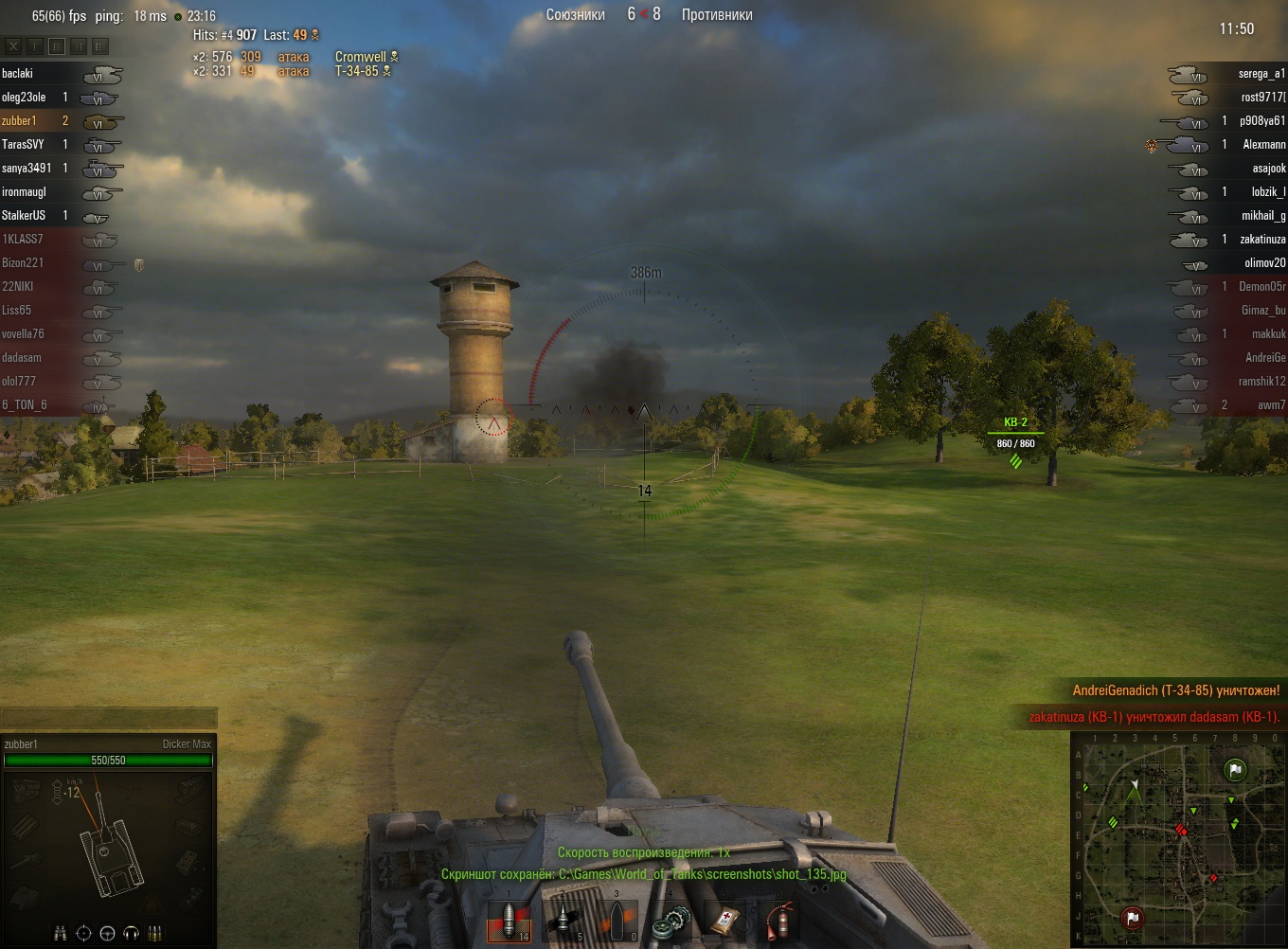Click the loader shells crew icon

(154, 934)
